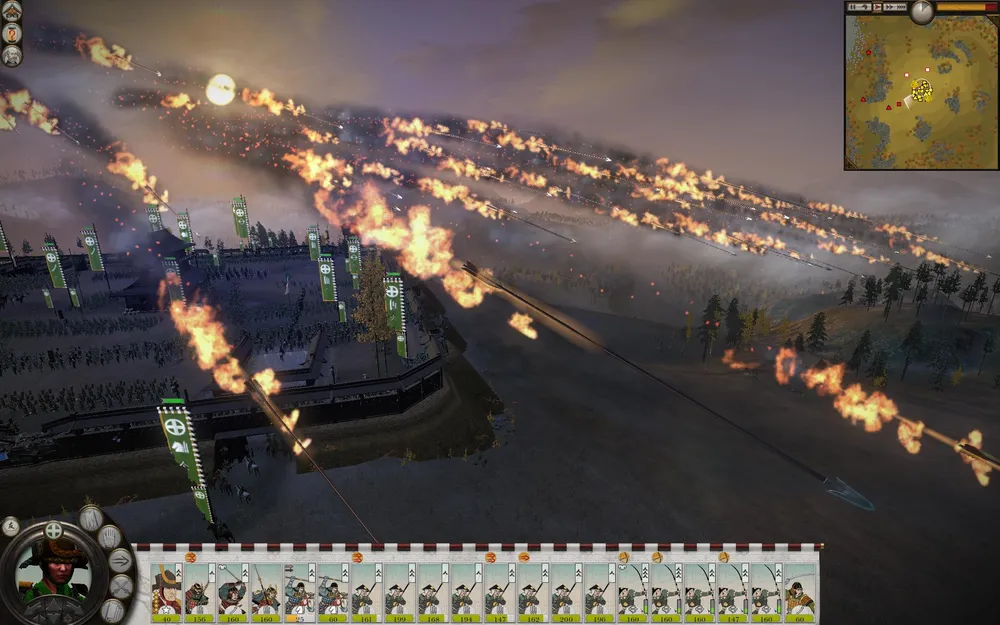Click the battle minimap
The image size is (1000, 625).
click(920, 92)
